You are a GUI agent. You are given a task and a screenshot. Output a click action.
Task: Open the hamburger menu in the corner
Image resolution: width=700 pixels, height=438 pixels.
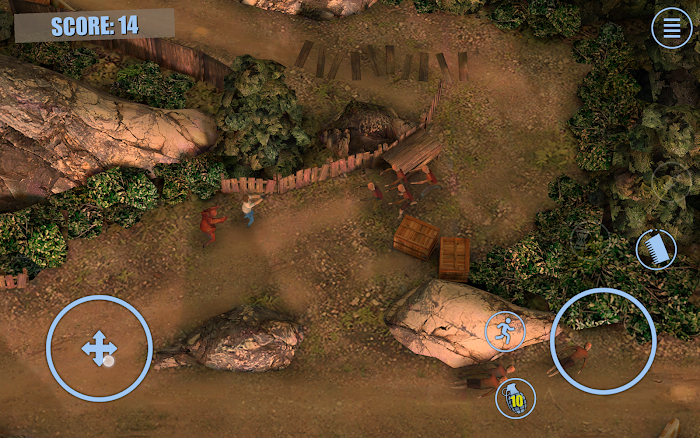[672, 28]
